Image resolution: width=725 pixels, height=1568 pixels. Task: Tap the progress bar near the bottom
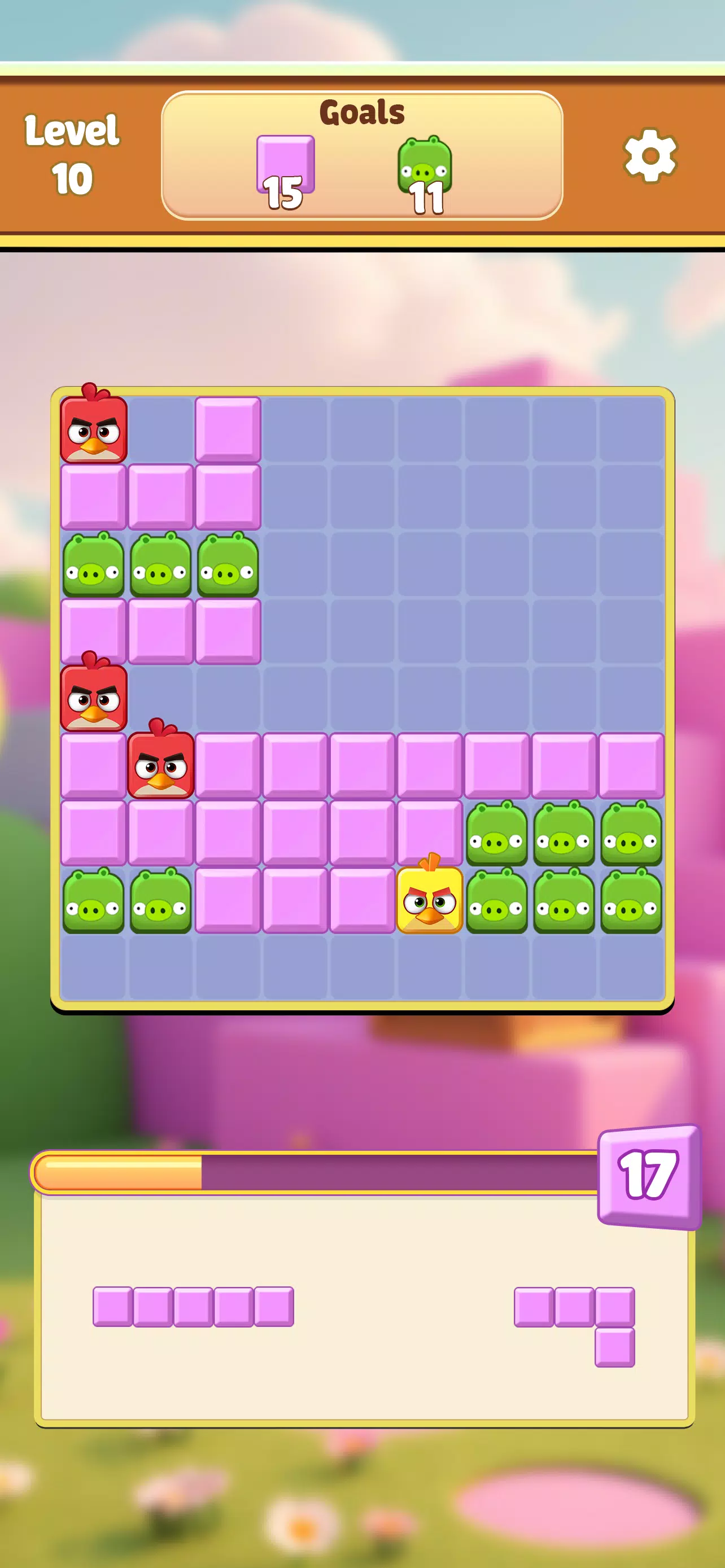coord(304,1170)
